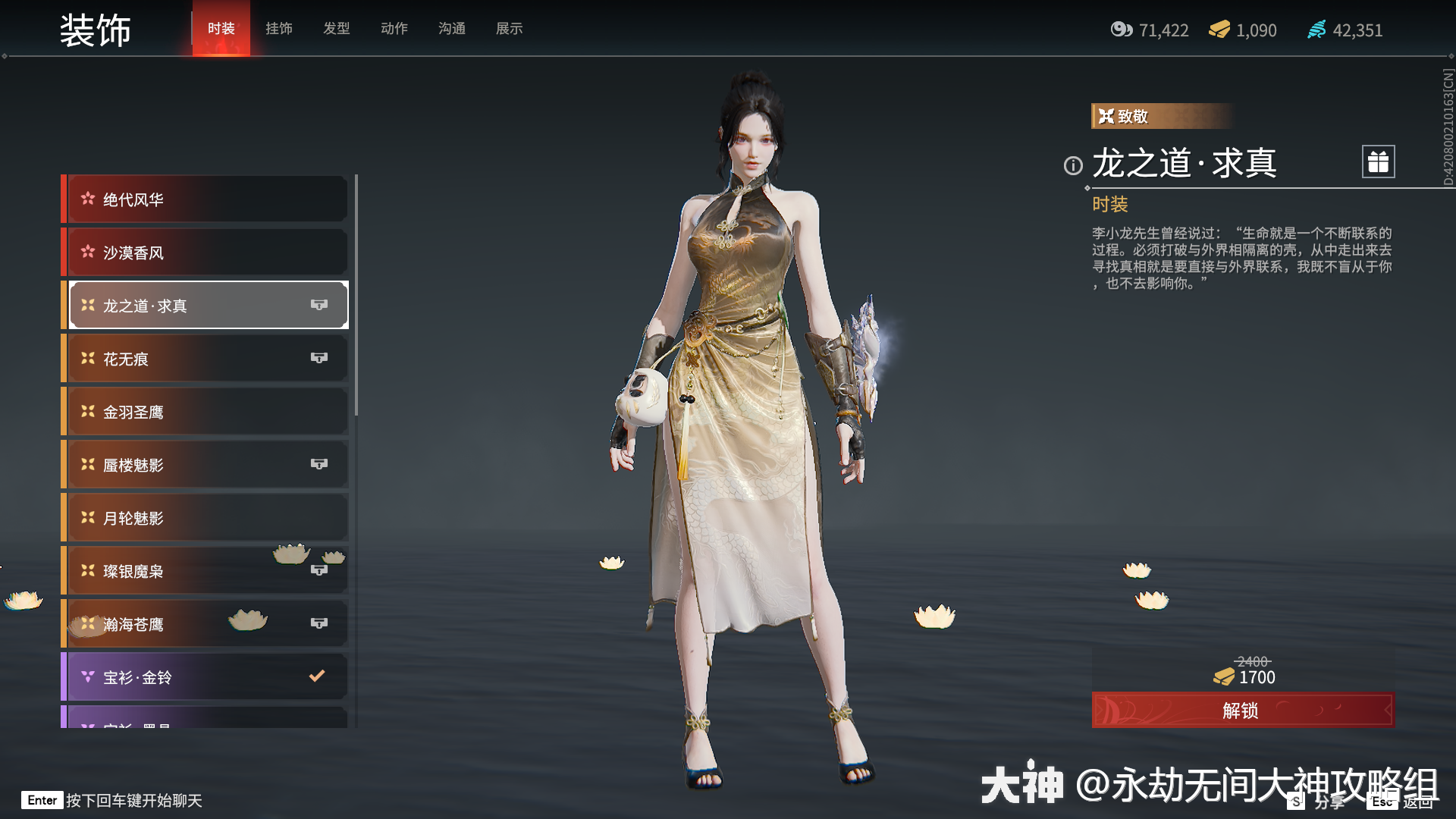Click the video preview icon on 花无痕

[x=320, y=357]
